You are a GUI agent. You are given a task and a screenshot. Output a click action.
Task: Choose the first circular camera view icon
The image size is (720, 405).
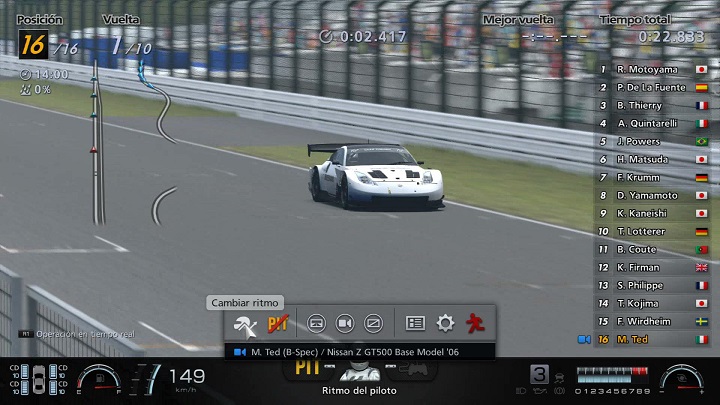tap(316, 324)
